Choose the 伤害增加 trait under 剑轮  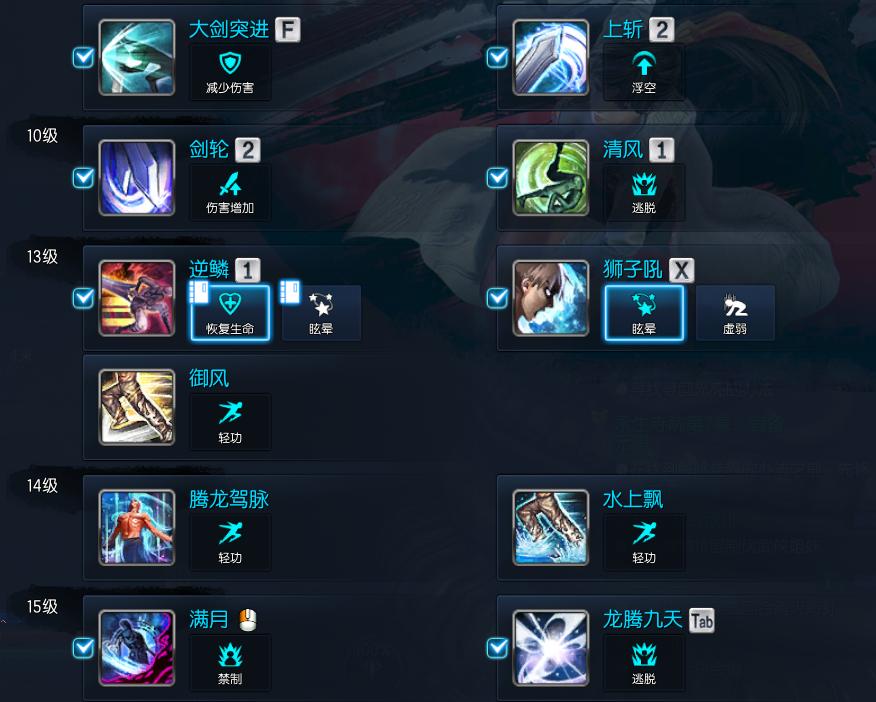230,192
